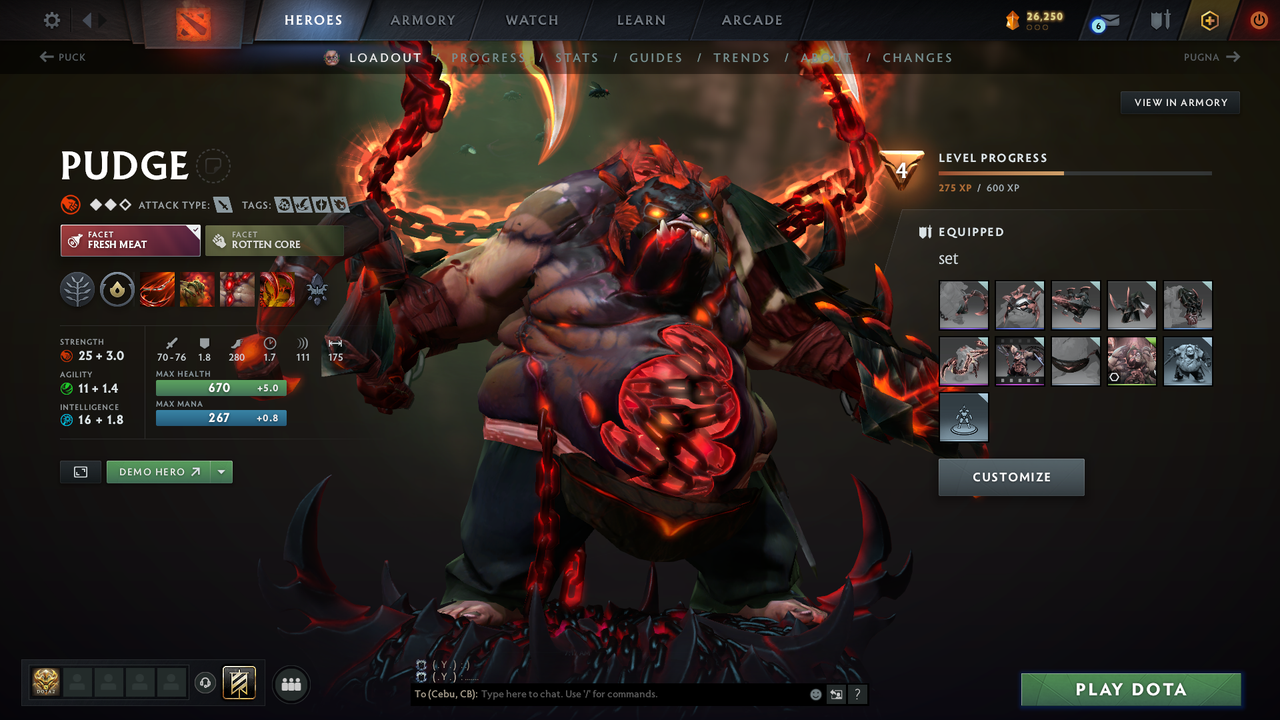1280x720 pixels.
Task: Open the Armory shield and sword icon
Action: [x=1160, y=20]
